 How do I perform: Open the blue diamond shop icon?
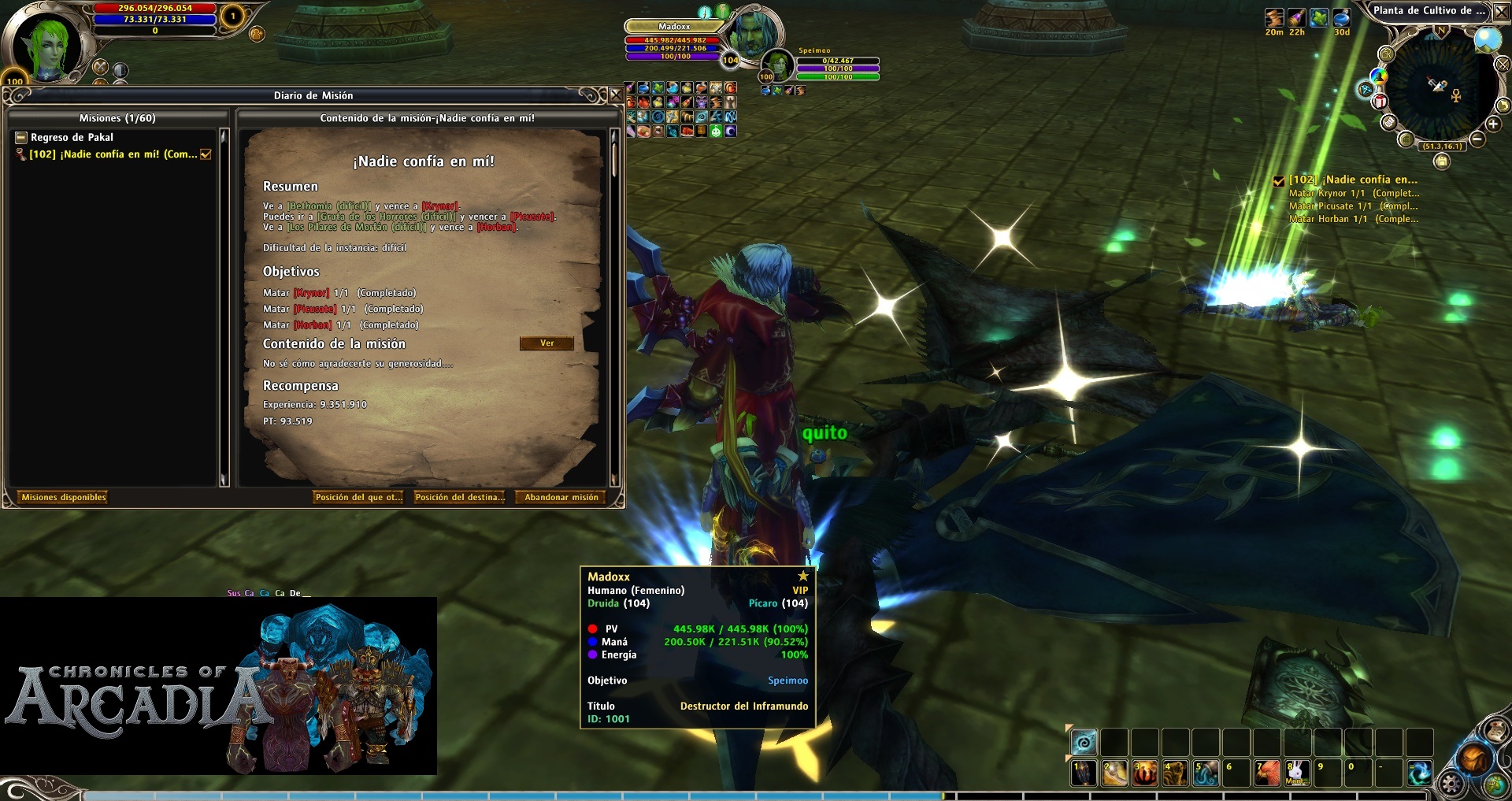(1366, 89)
